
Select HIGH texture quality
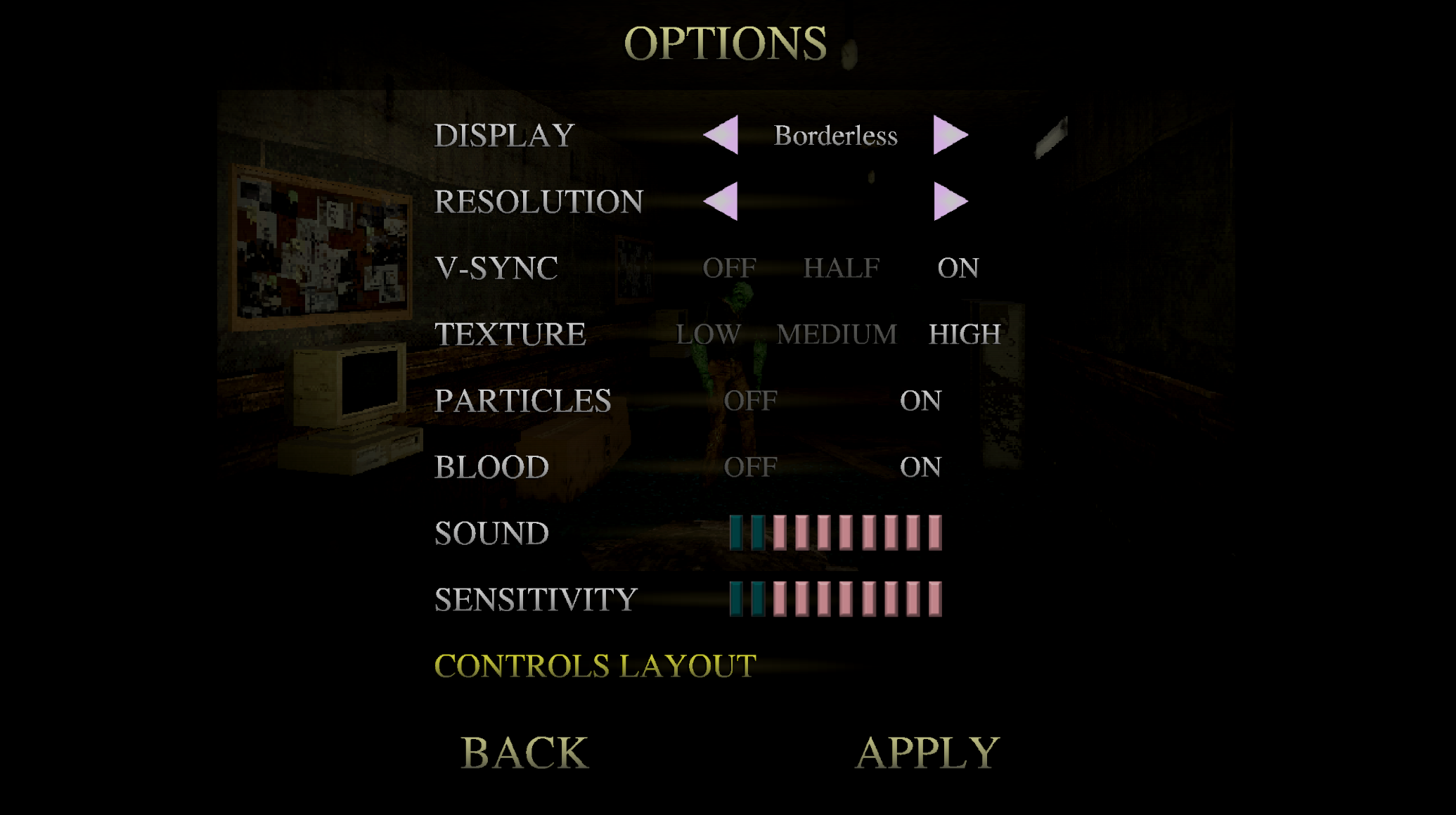pyautogui.click(x=964, y=334)
